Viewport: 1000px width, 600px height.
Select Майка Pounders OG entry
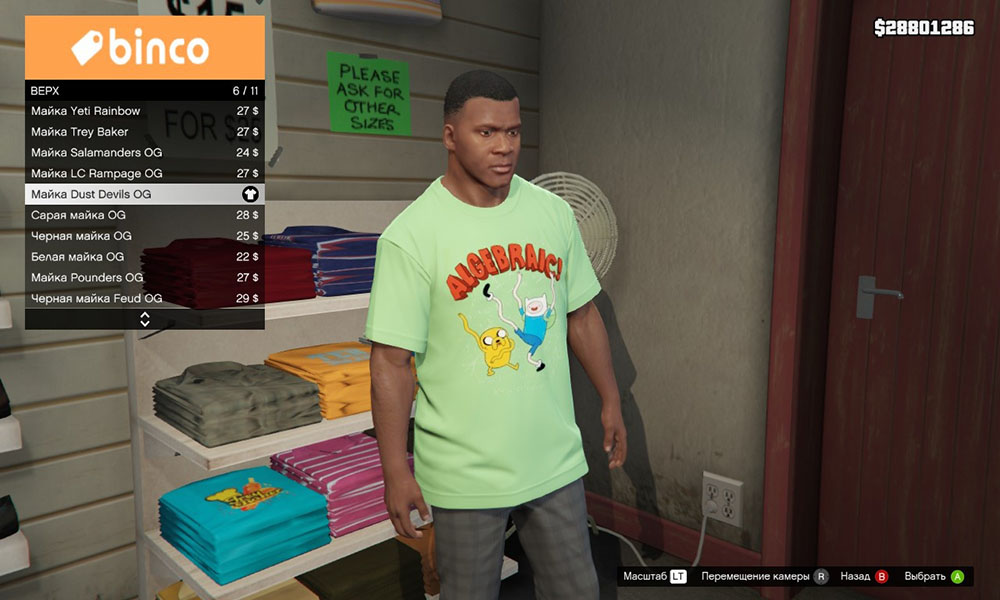(x=144, y=277)
